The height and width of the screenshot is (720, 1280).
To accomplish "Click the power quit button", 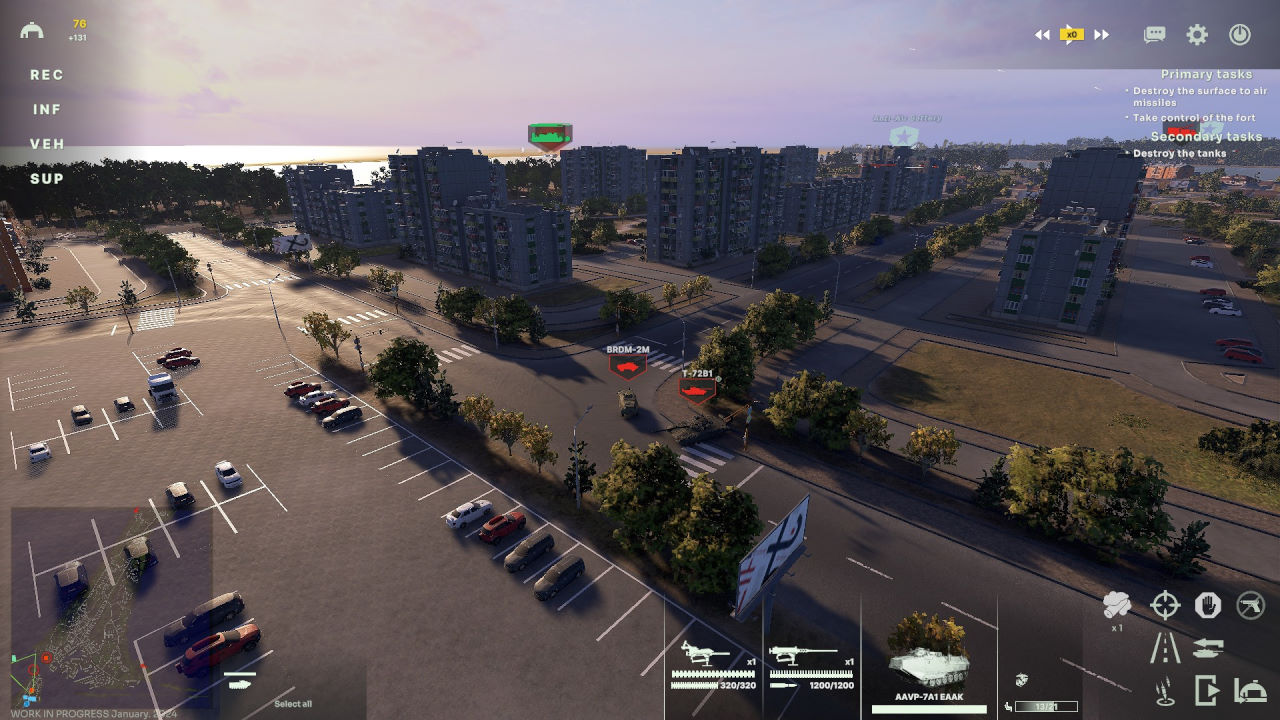I will click(1240, 35).
